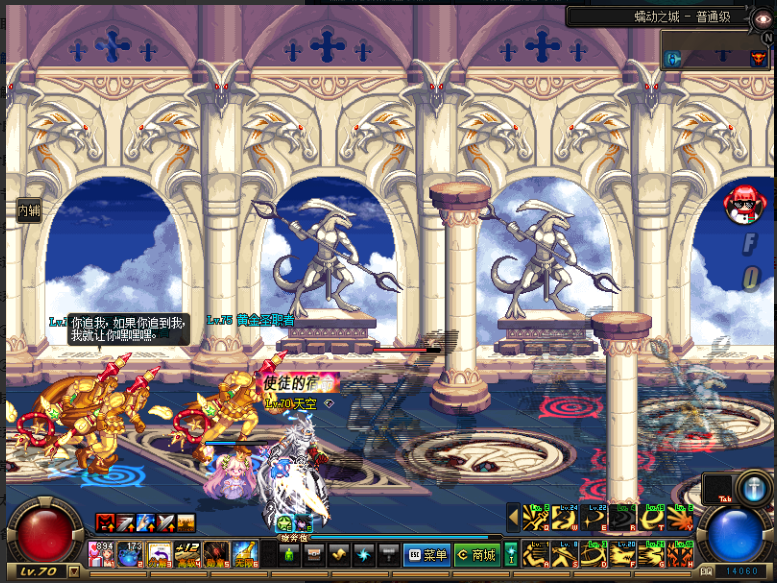Select the 分解 quick slot item
The width and height of the screenshot is (777, 583).
(160, 554)
